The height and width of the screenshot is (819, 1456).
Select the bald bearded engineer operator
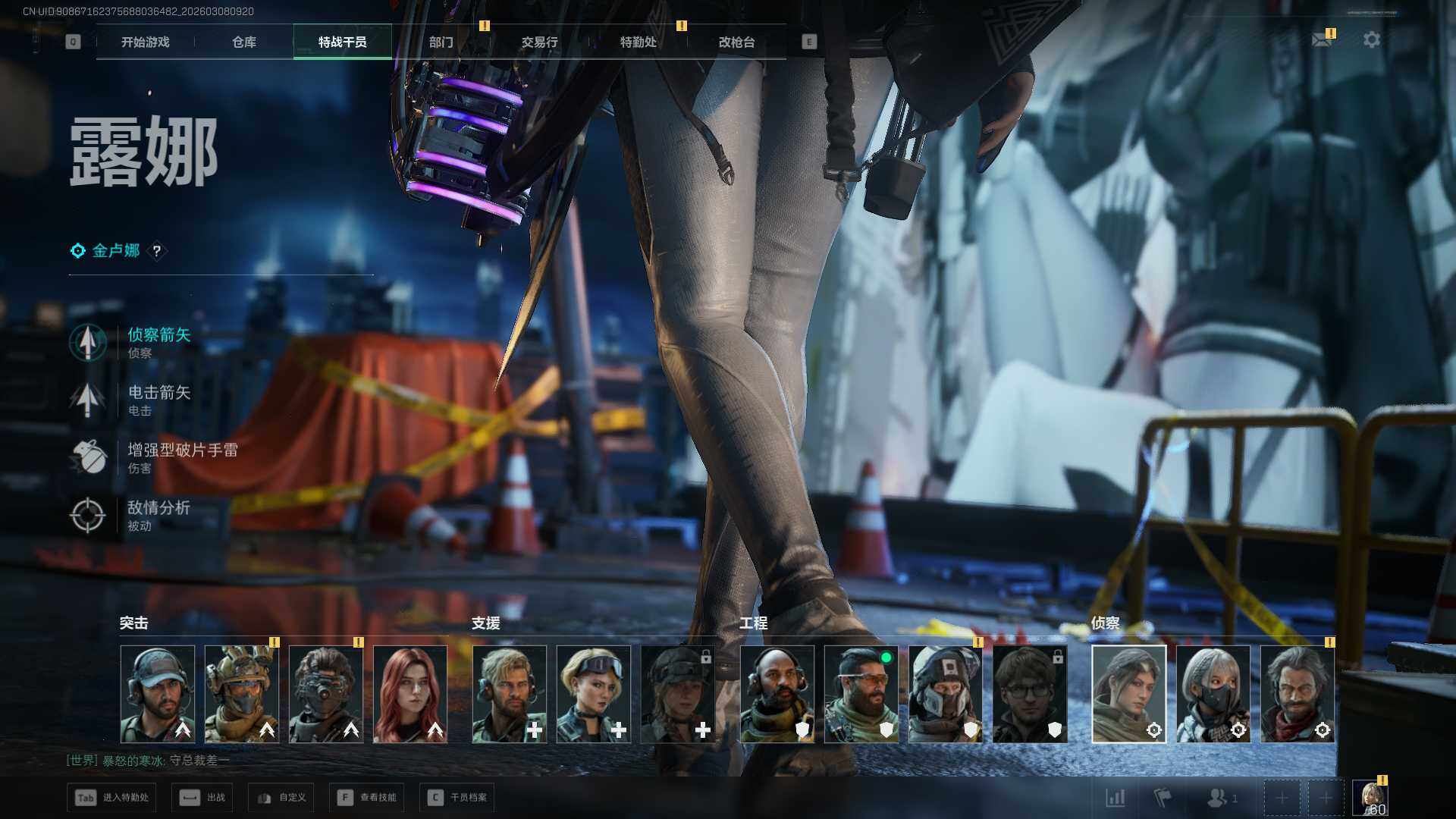tap(777, 694)
